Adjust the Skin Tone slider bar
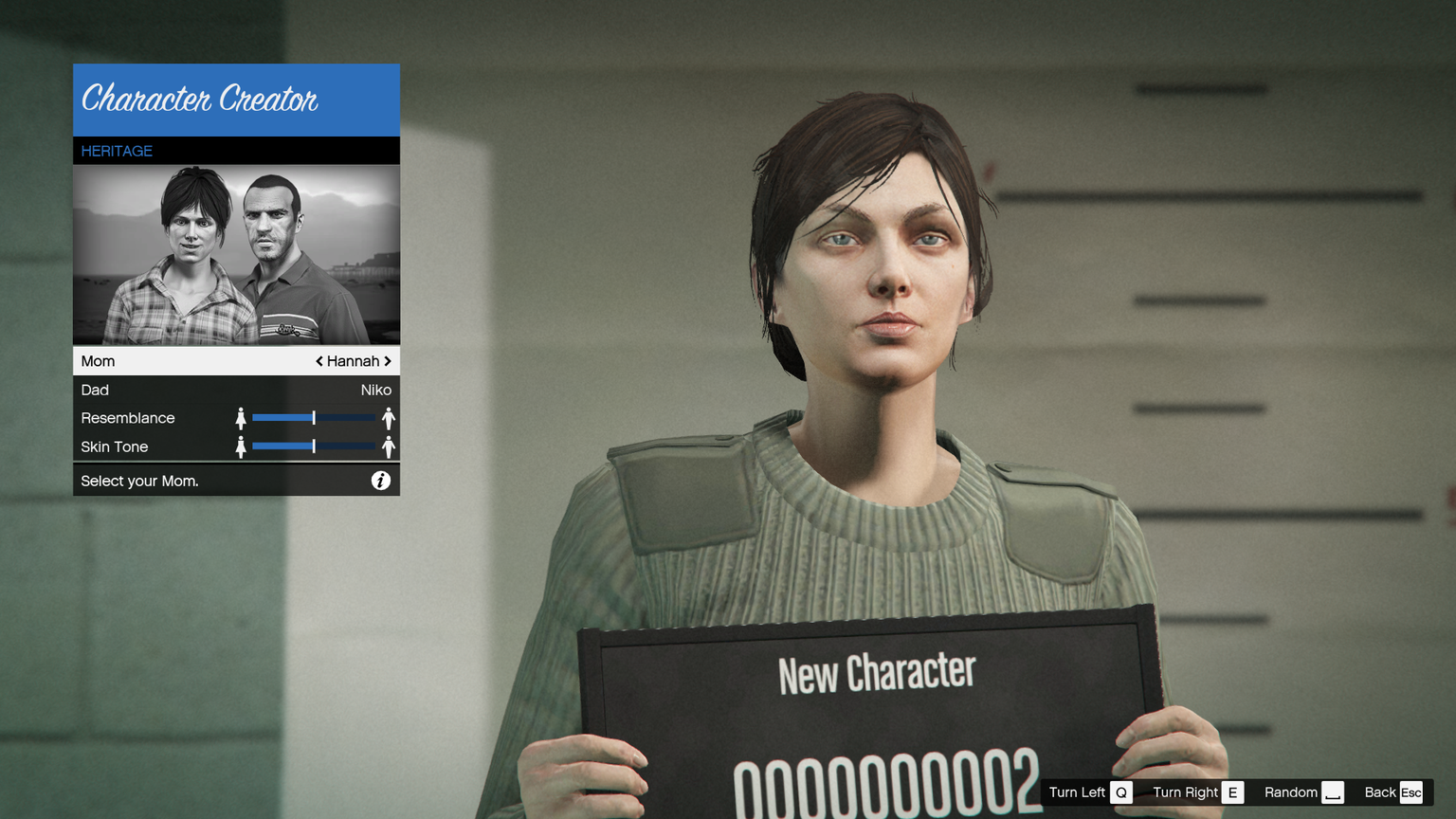 [x=314, y=446]
